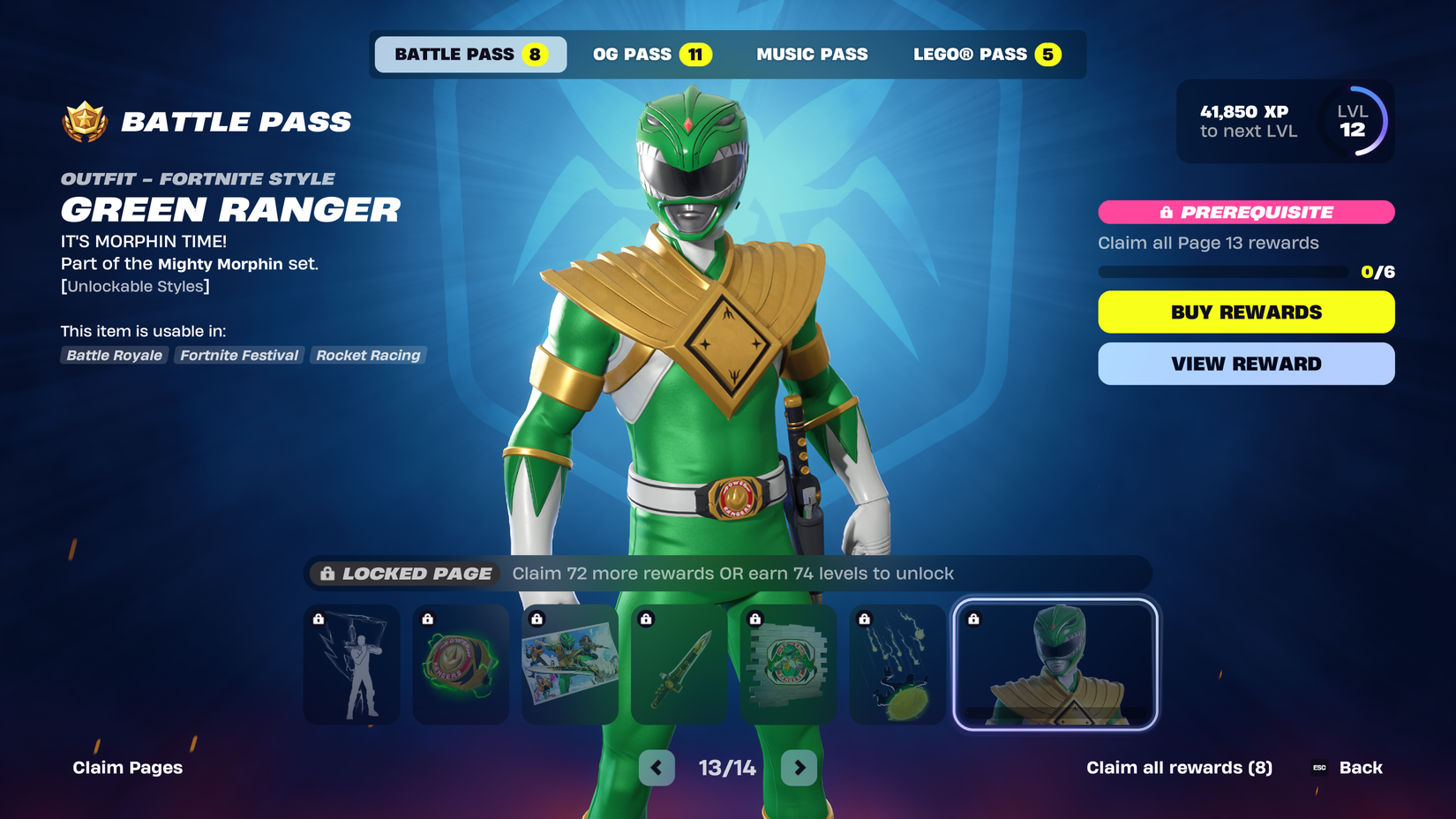
Task: Select the Power Morpher back bling reward icon
Action: click(461, 665)
